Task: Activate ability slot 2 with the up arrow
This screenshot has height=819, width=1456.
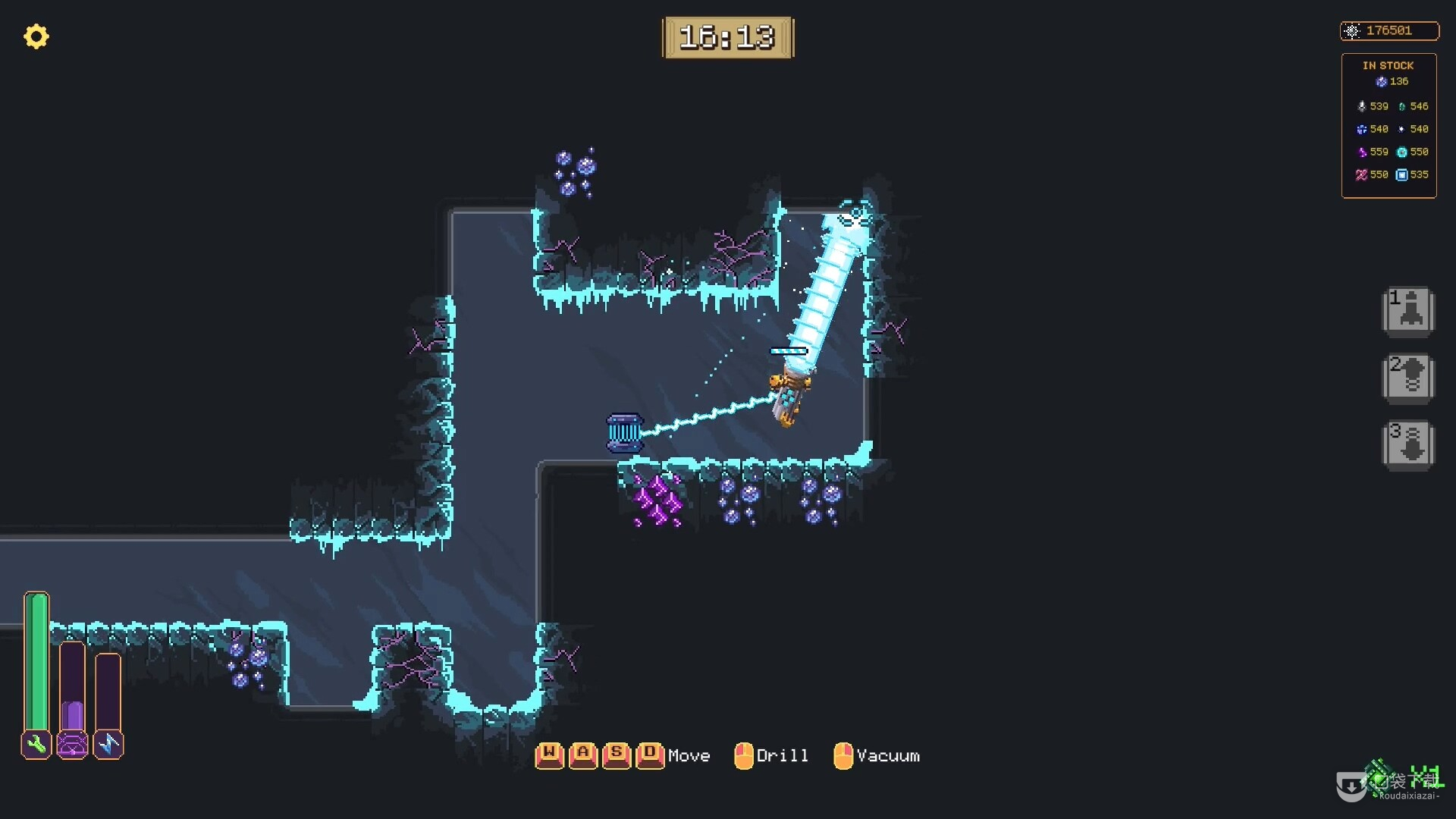Action: point(1408,377)
